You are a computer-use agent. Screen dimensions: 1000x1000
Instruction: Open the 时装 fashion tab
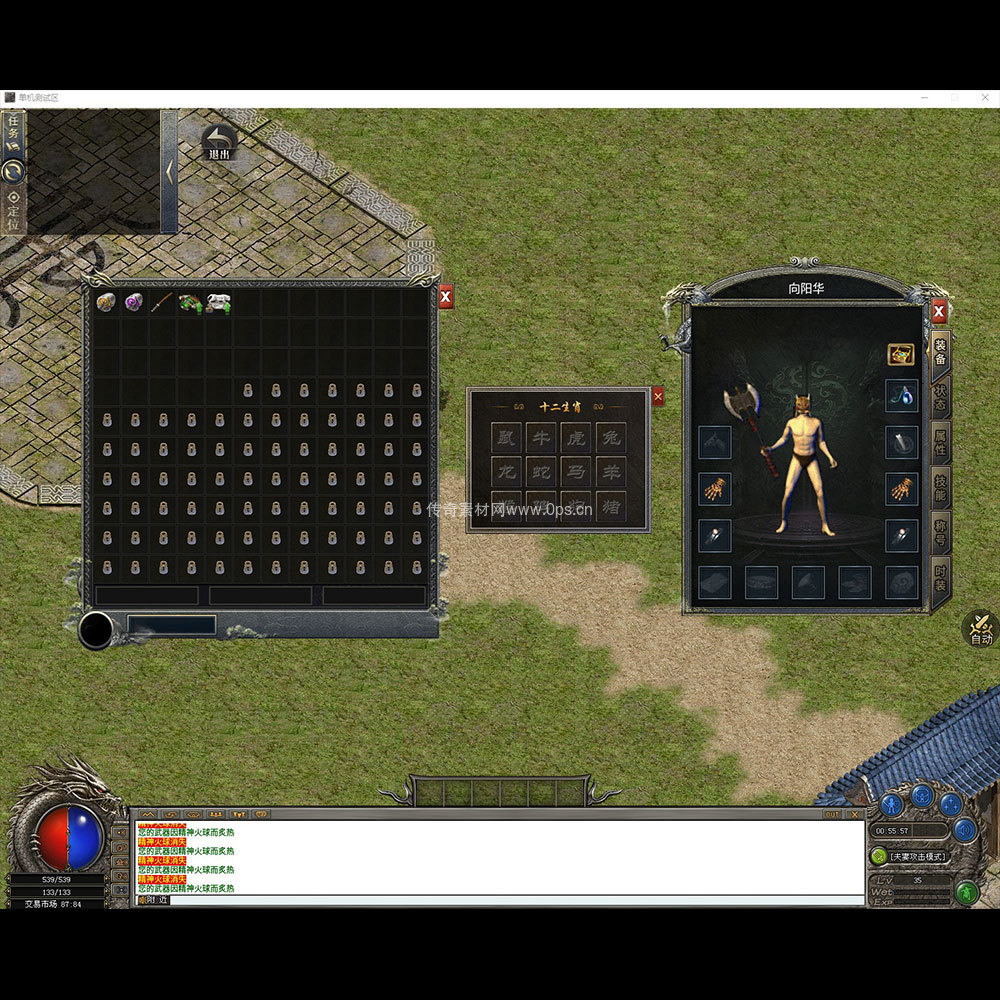point(940,579)
